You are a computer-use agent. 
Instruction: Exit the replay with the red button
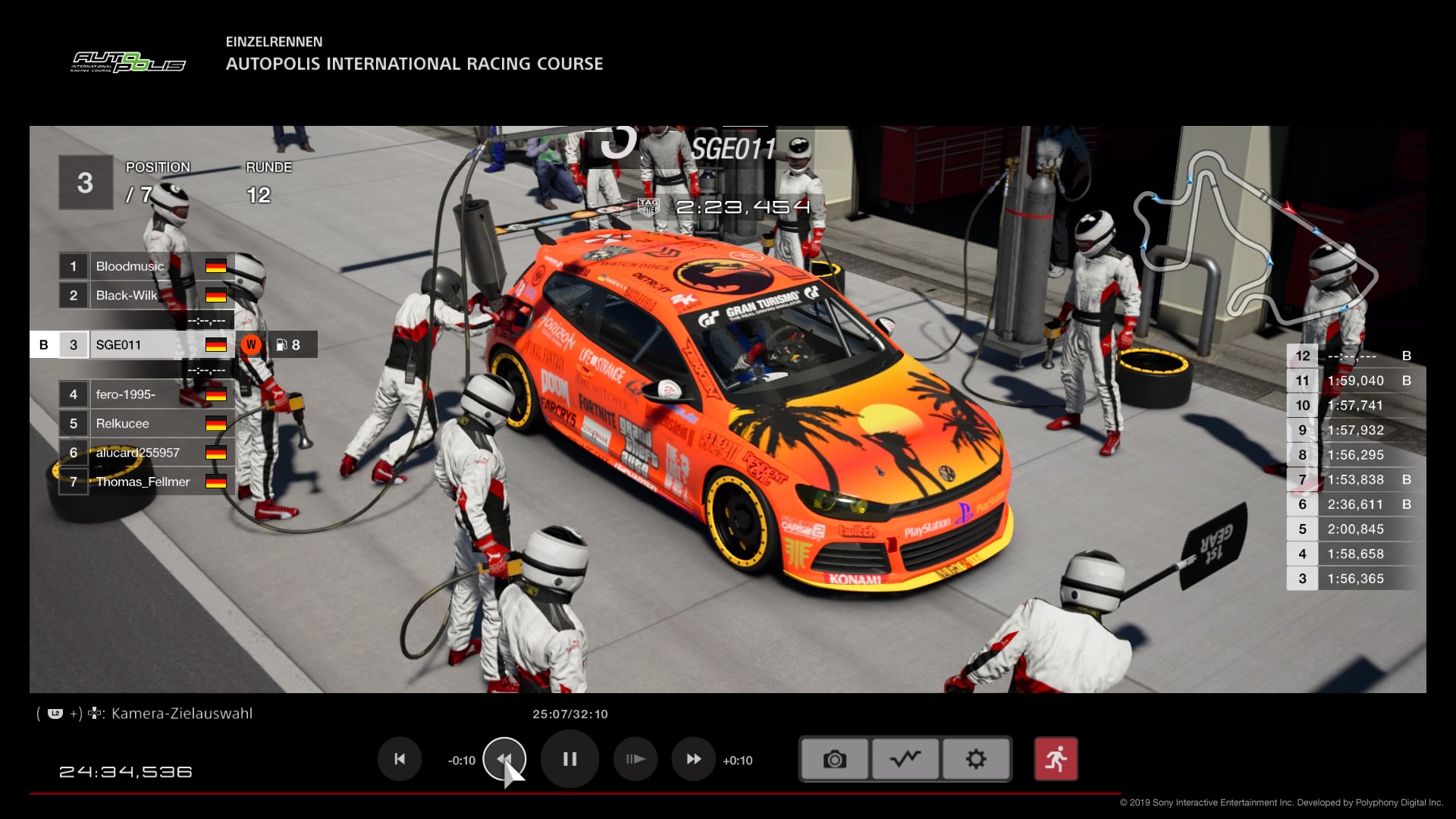tap(1056, 759)
